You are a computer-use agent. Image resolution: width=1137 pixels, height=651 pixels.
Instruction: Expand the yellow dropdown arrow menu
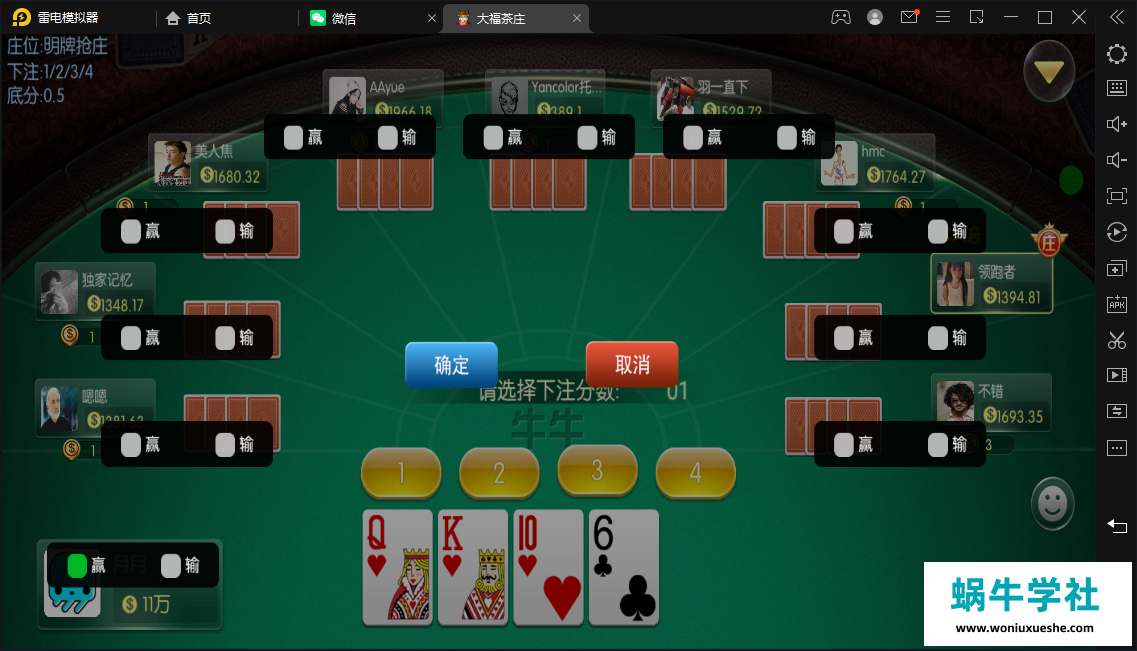click(x=1049, y=72)
